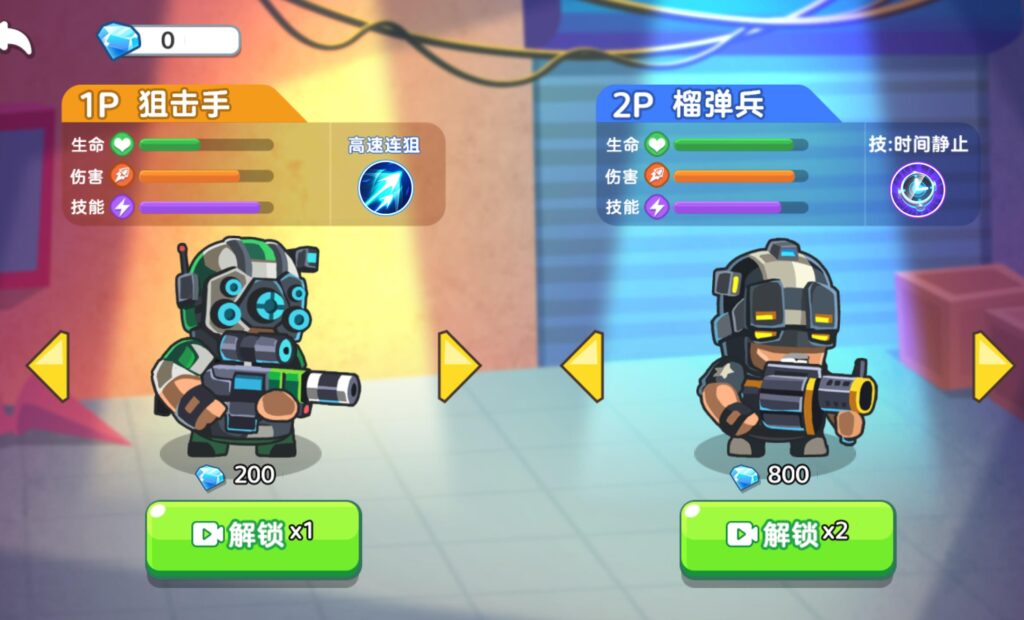Tap the 时间静止 skill icon
Viewport: 1024px width, 620px height.
[x=917, y=189]
